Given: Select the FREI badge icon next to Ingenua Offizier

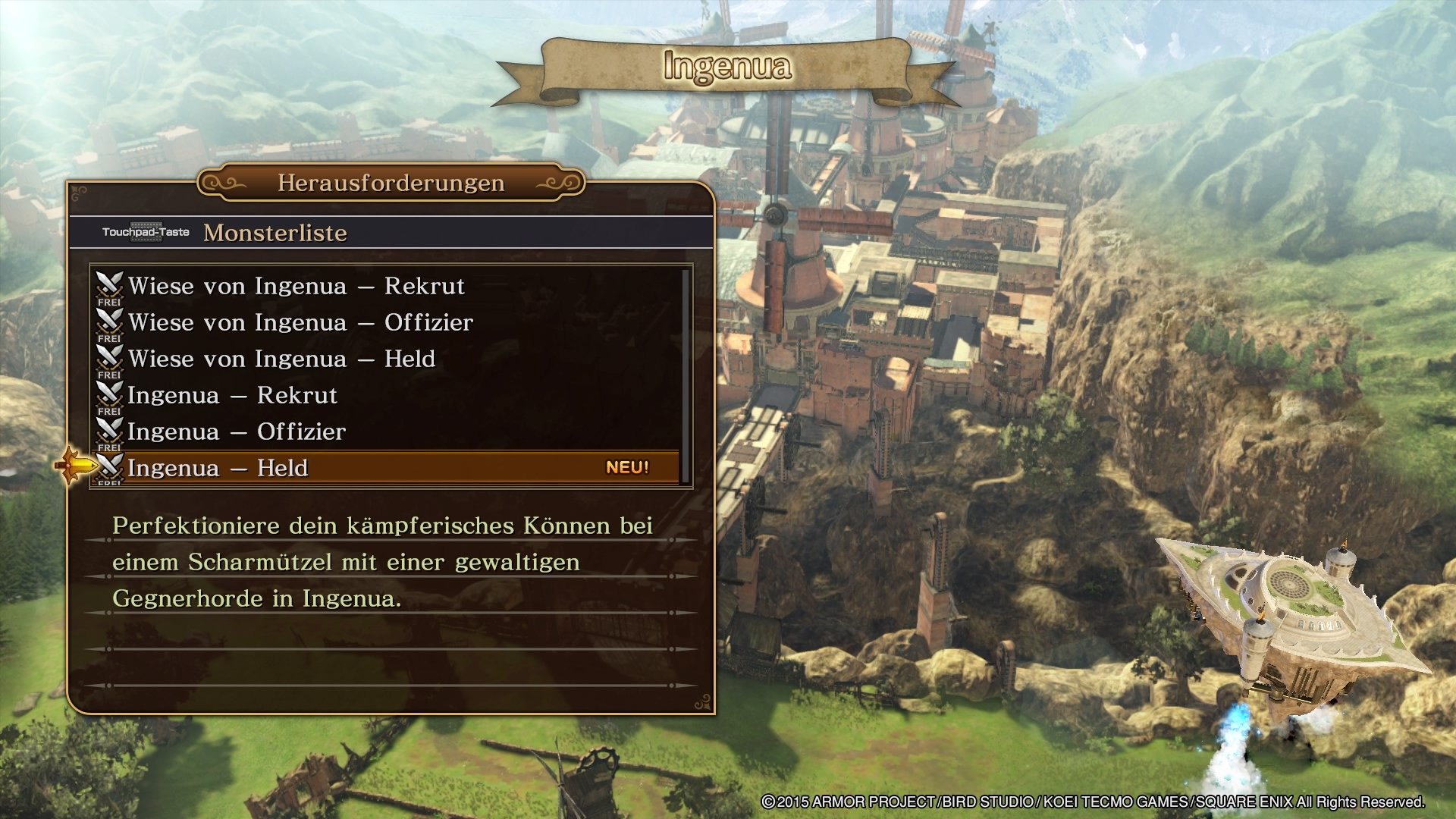Looking at the screenshot, I should coord(109,431).
